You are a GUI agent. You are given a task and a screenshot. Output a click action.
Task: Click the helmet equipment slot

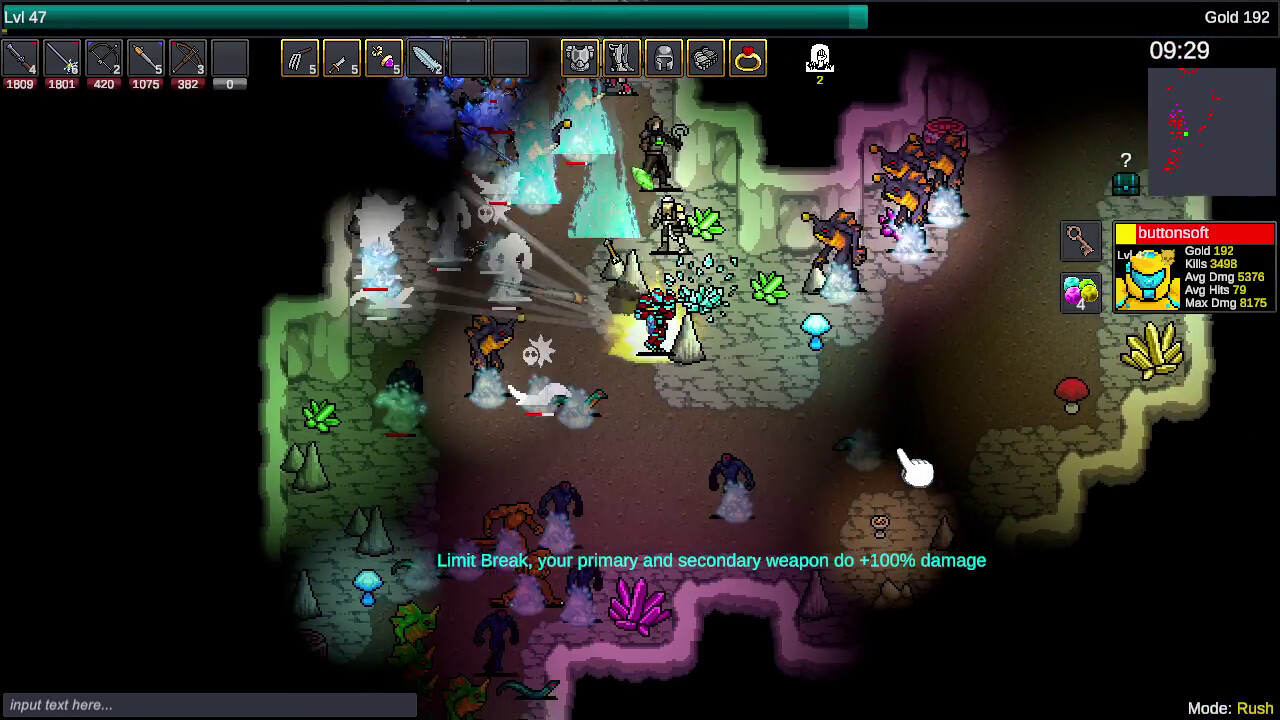(664, 59)
